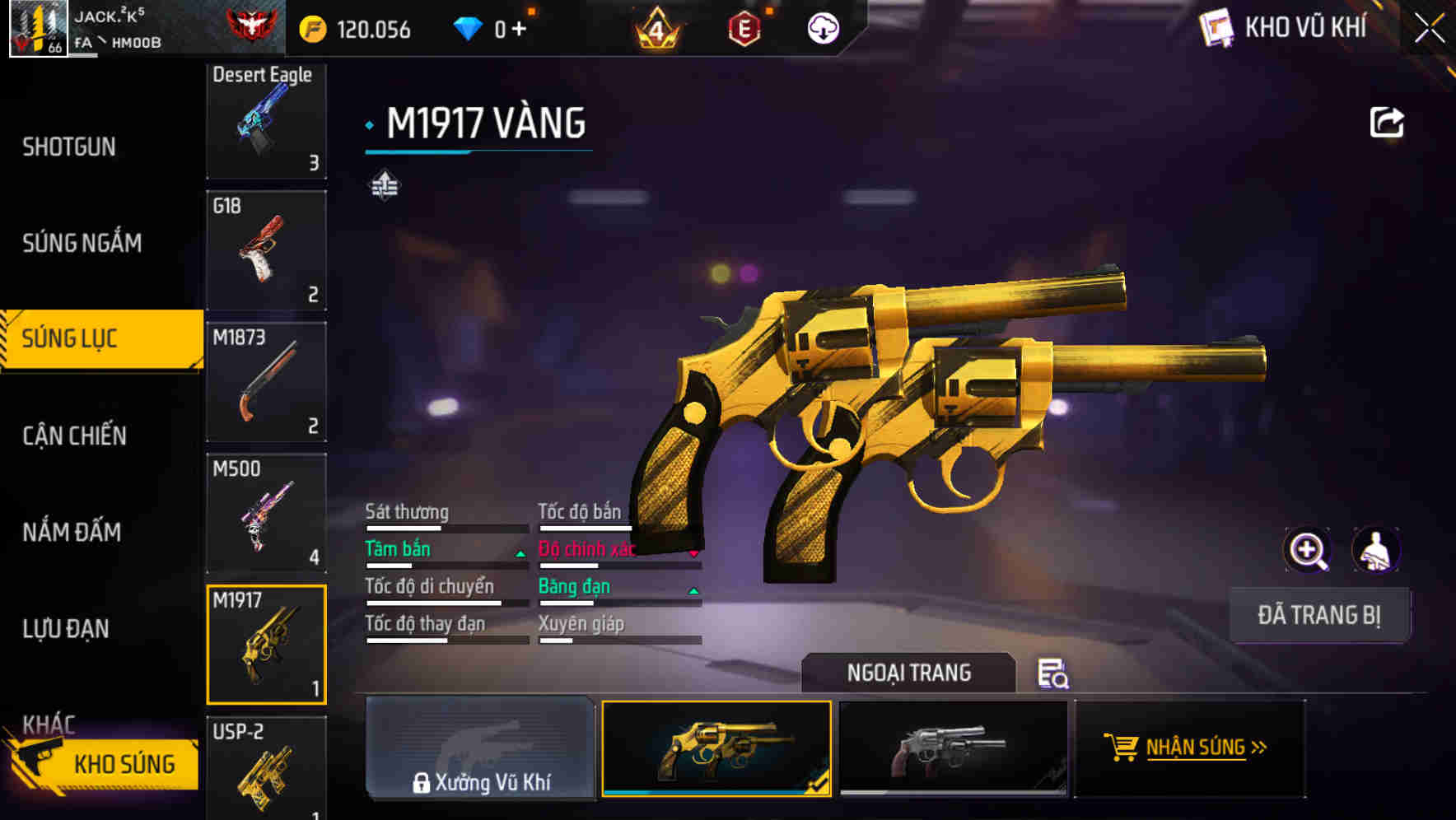Tap the weapon badge icon under M1917 Vàng title
Viewport: 1456px width, 820px height.
tap(385, 184)
